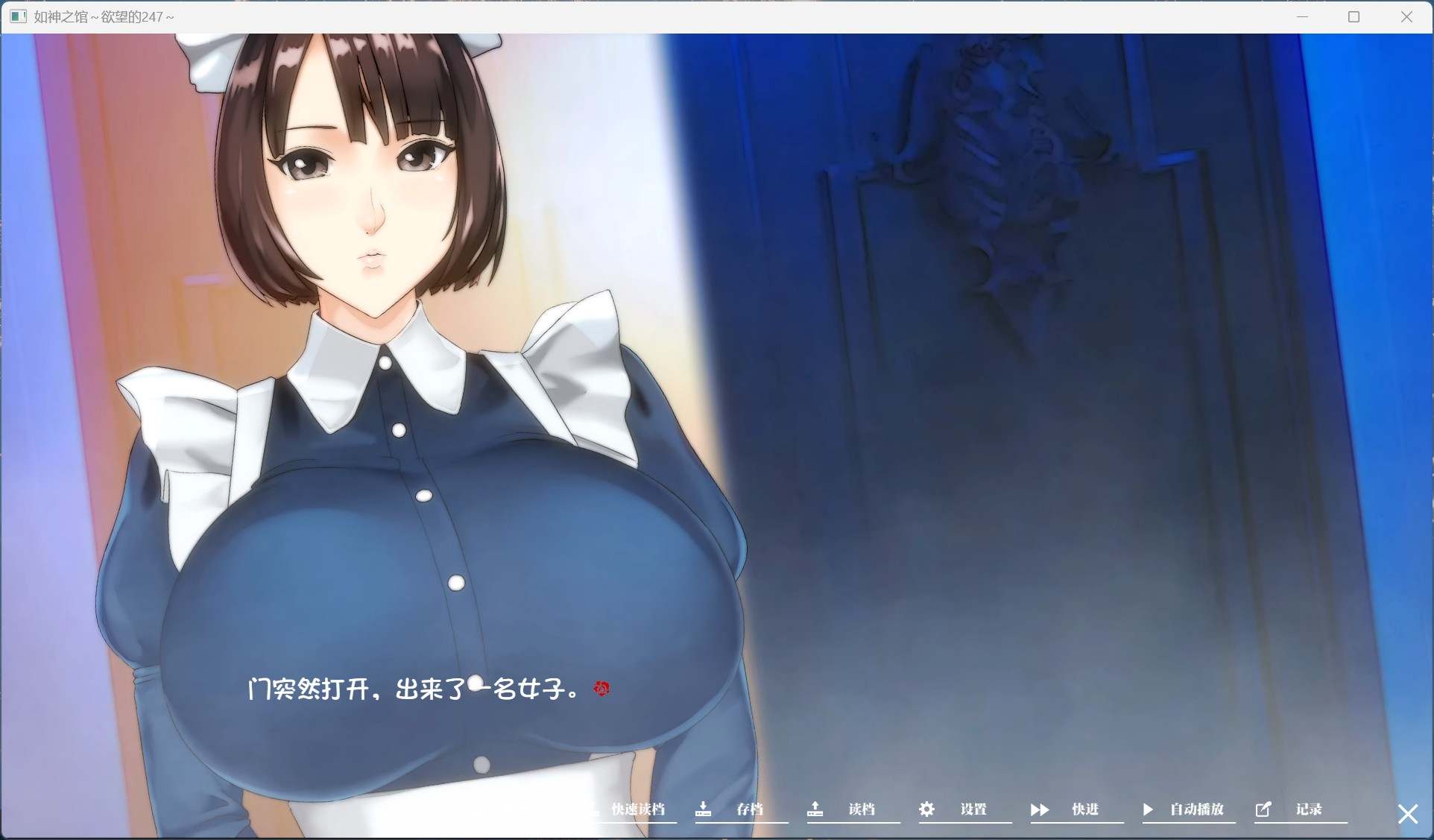Activate 快进 to skip text
Viewport: 1434px width, 840px height.
coord(1084,809)
